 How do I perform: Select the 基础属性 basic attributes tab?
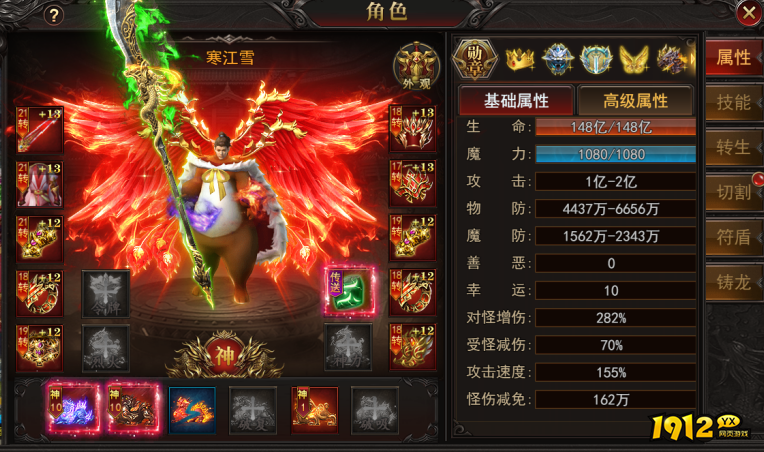[x=515, y=100]
